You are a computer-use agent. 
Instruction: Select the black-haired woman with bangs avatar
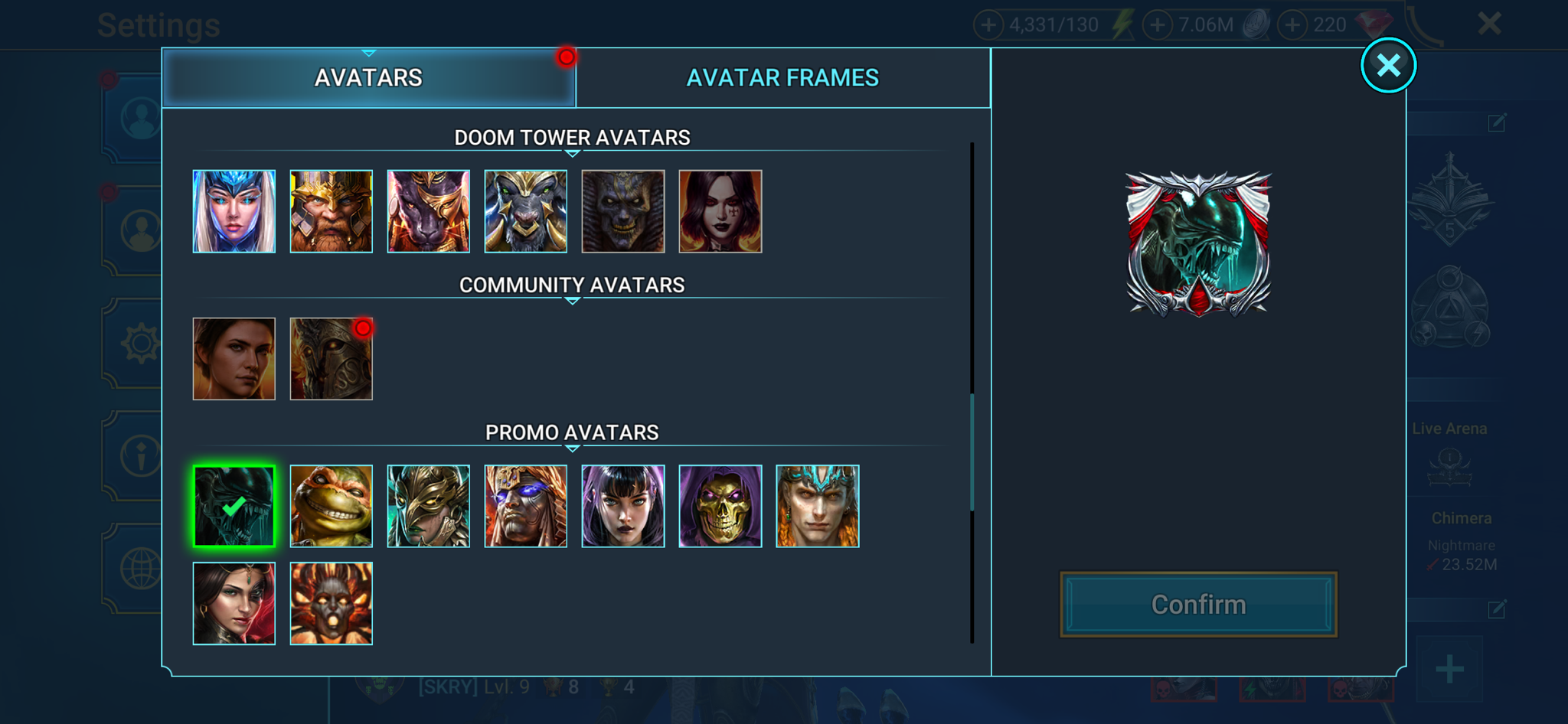pyautogui.click(x=622, y=506)
